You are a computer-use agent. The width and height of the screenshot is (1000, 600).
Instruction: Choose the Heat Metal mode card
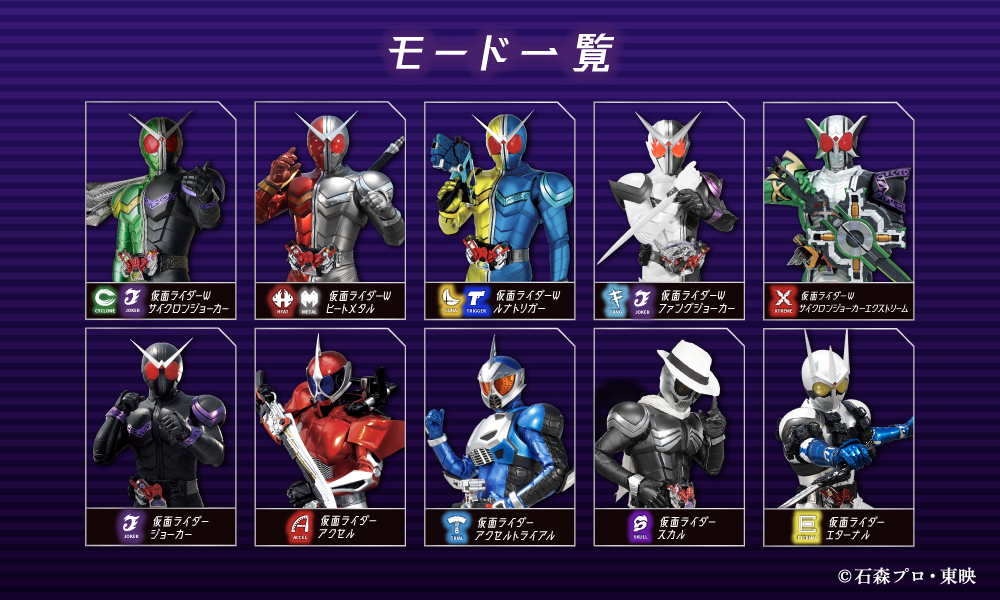point(330,210)
